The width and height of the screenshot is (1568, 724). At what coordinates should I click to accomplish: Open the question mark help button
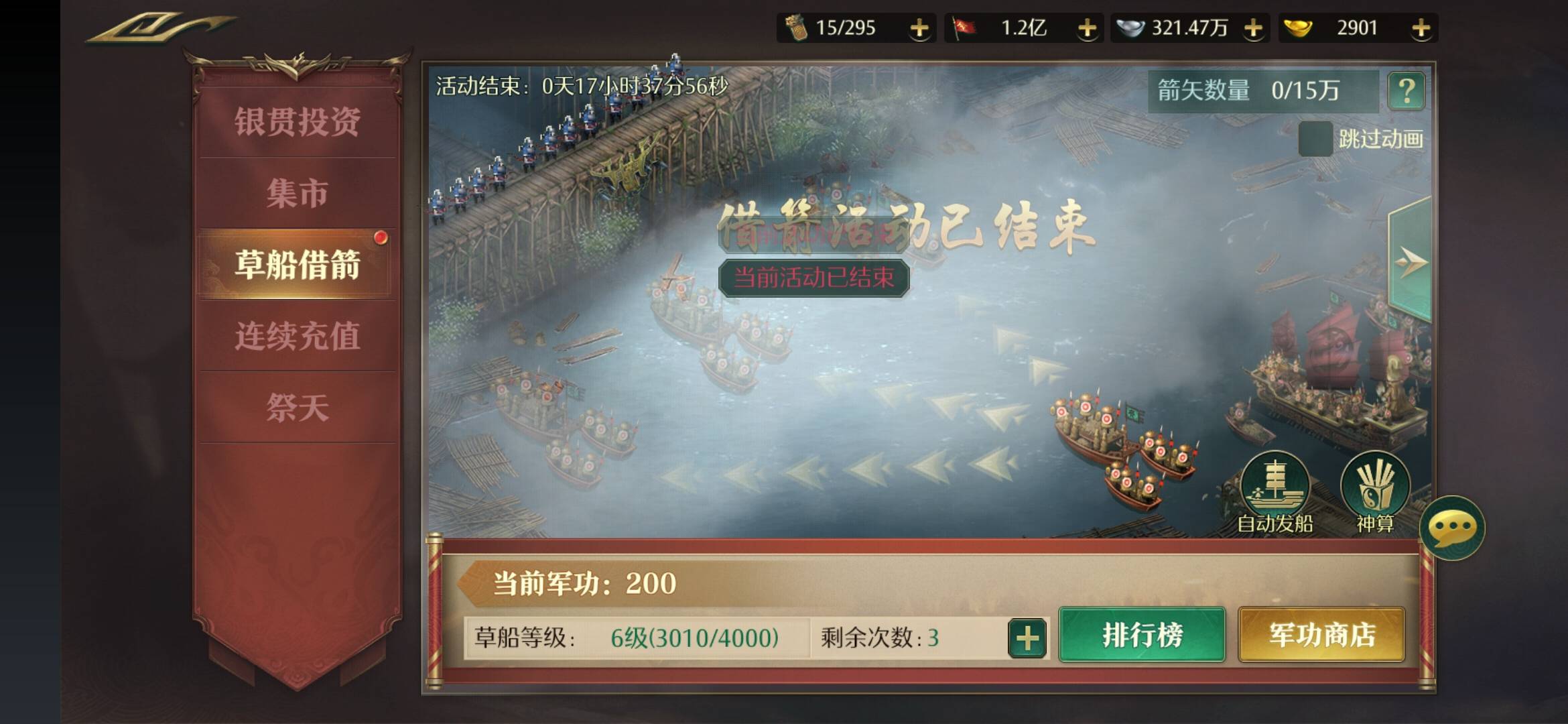[1407, 90]
